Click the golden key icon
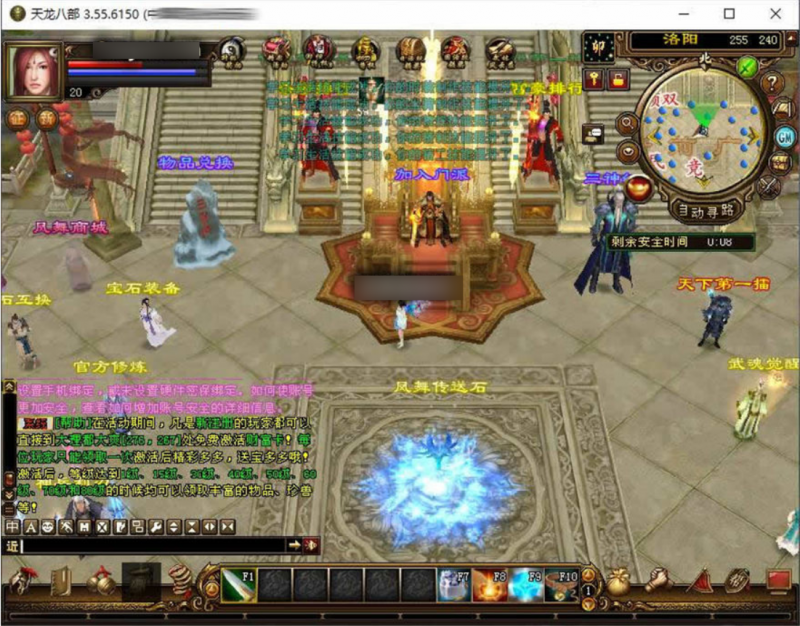The image size is (800, 626). 594,79
